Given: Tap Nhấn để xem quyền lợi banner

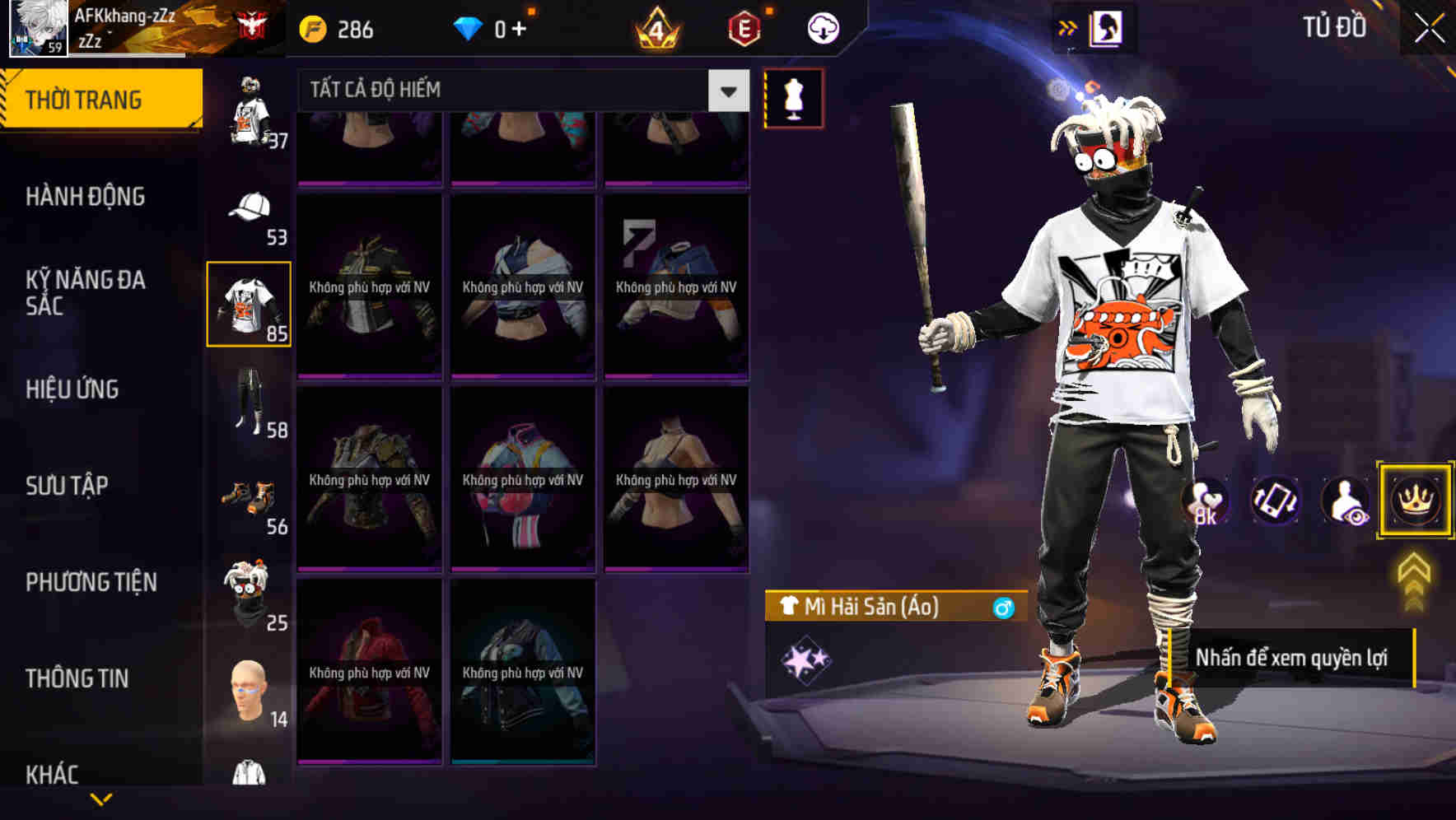Looking at the screenshot, I should coord(1294,659).
